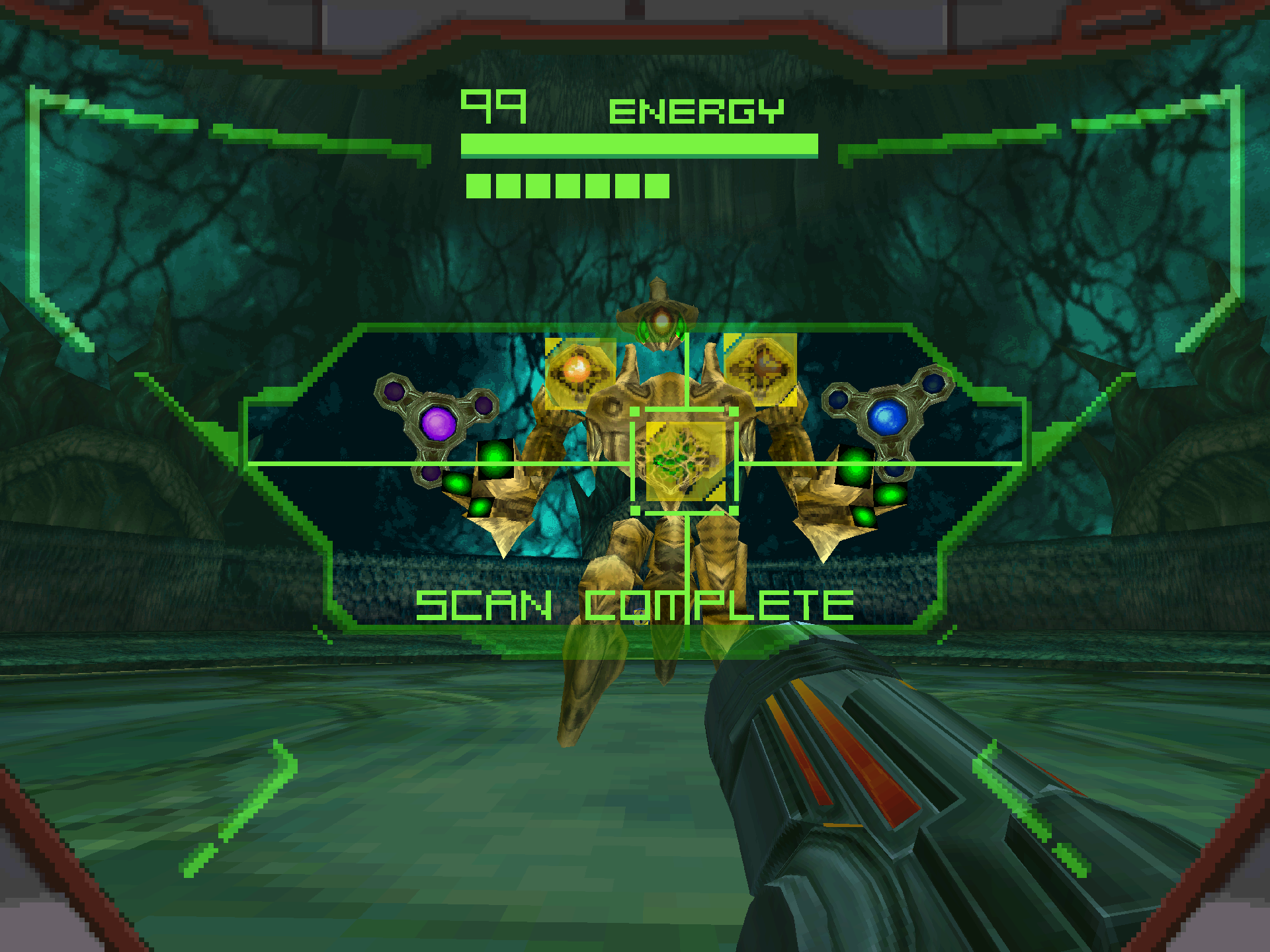Select the chest scan target inside the reticle
The height and width of the screenshot is (952, 1270).
[685, 461]
